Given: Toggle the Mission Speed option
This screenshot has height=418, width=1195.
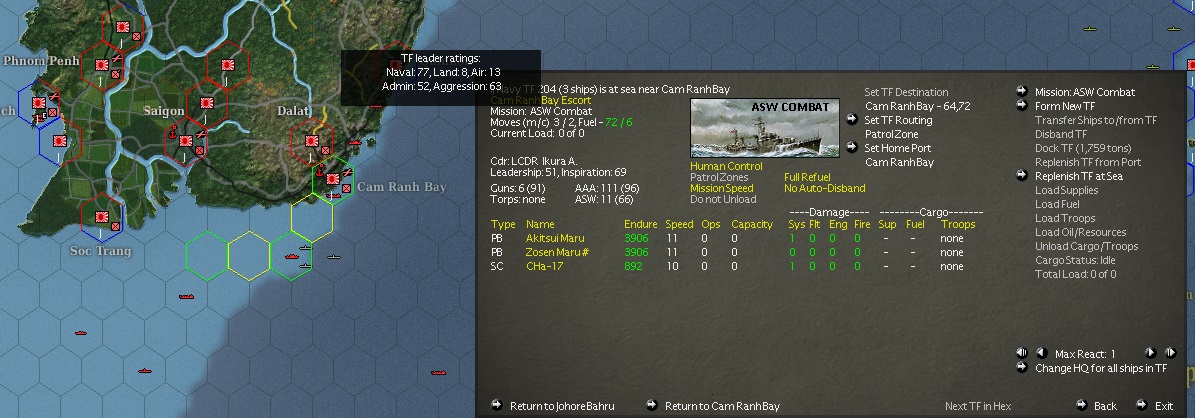Looking at the screenshot, I should (721, 188).
